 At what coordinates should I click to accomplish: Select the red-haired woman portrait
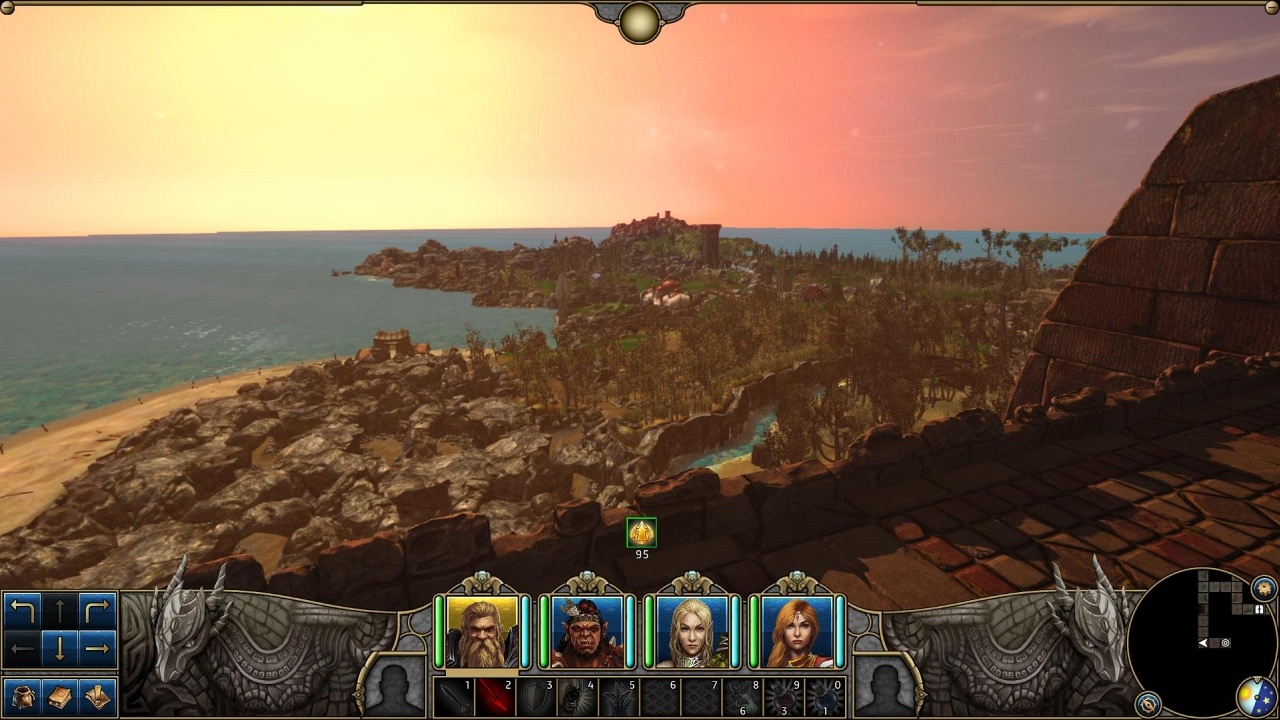[x=797, y=632]
